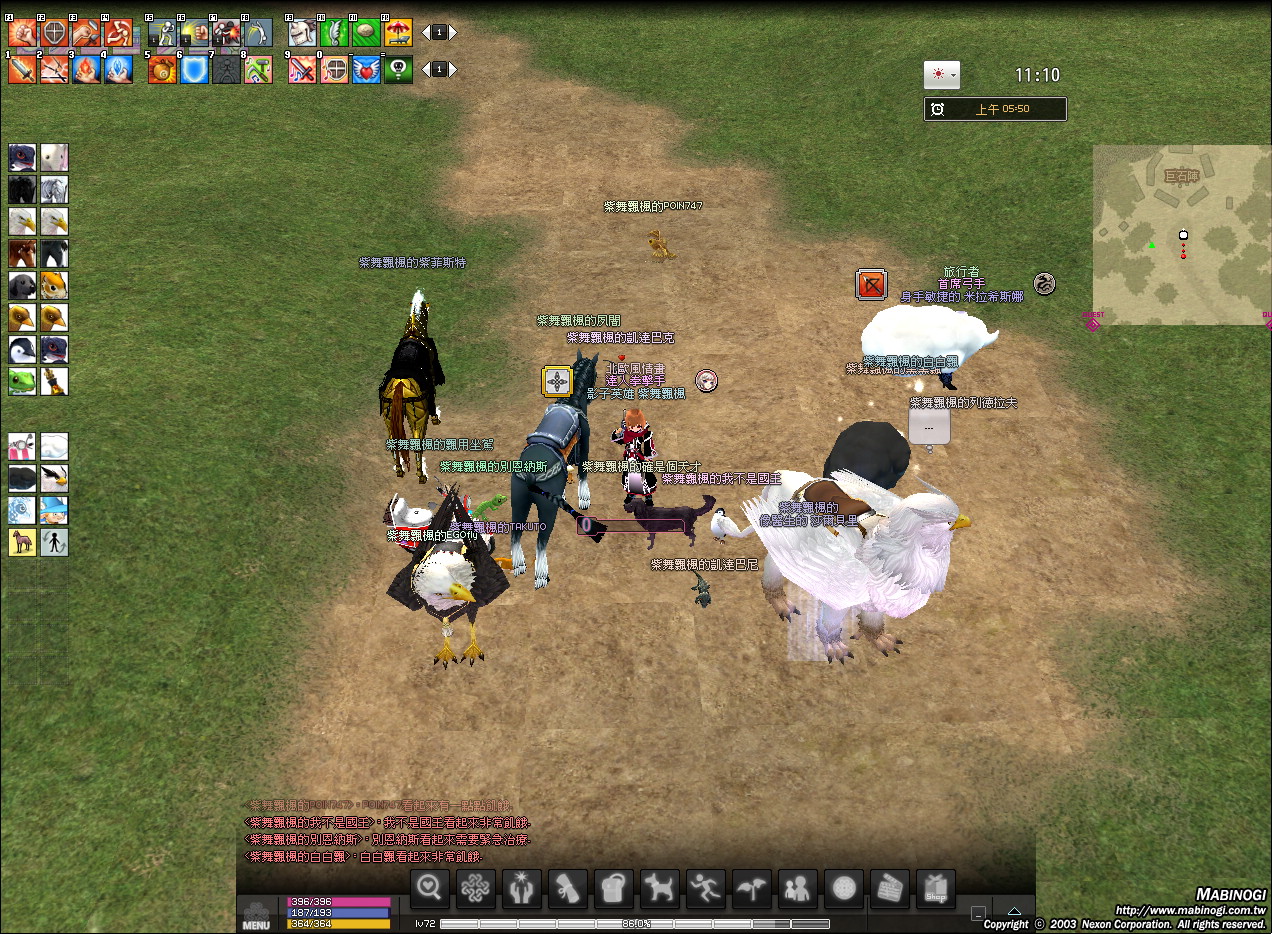Summon the penguin pet from pet list
Screen dimensions: 1272x934
click(22, 349)
